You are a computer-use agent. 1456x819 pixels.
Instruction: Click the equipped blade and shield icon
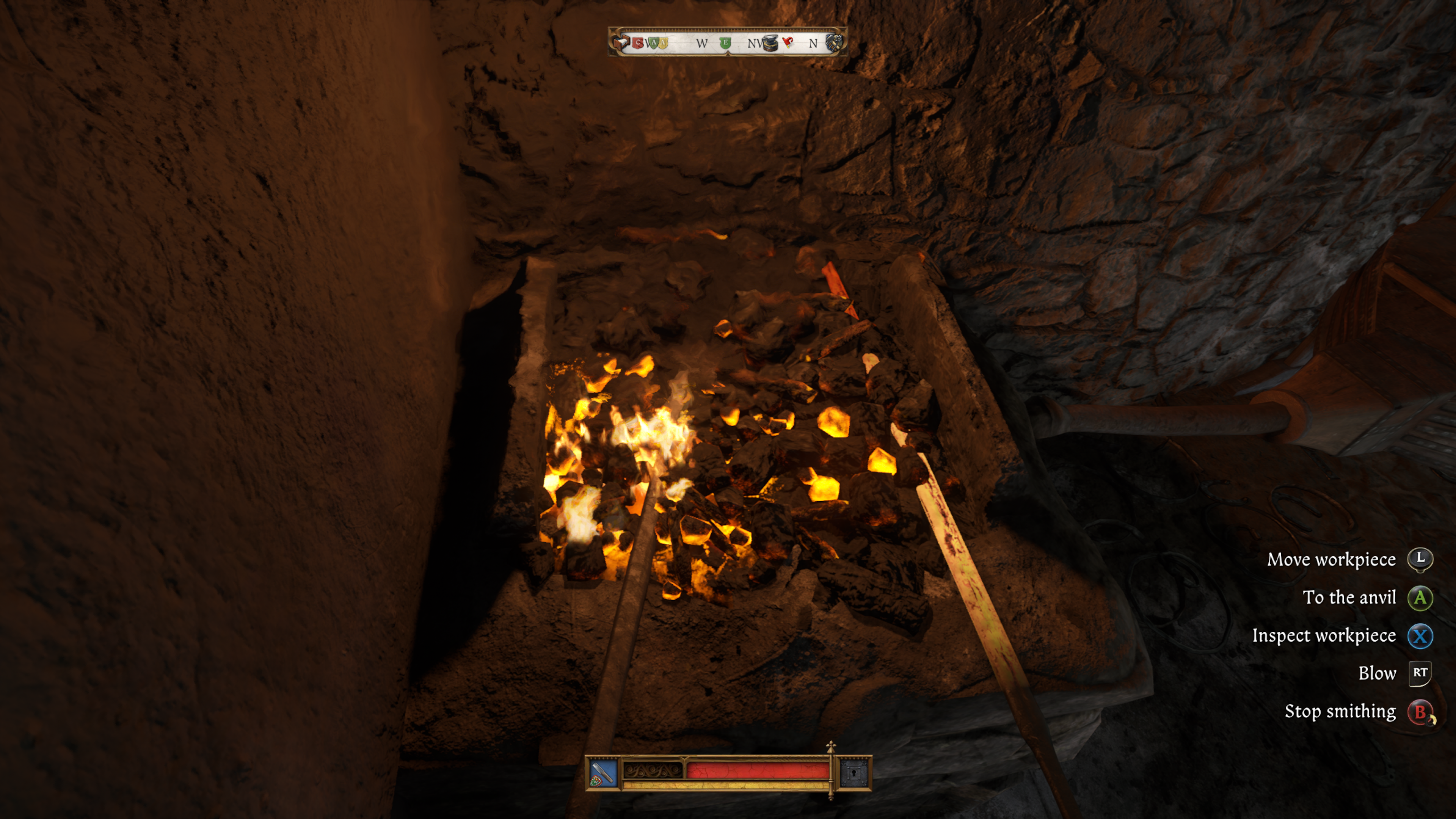[602, 773]
